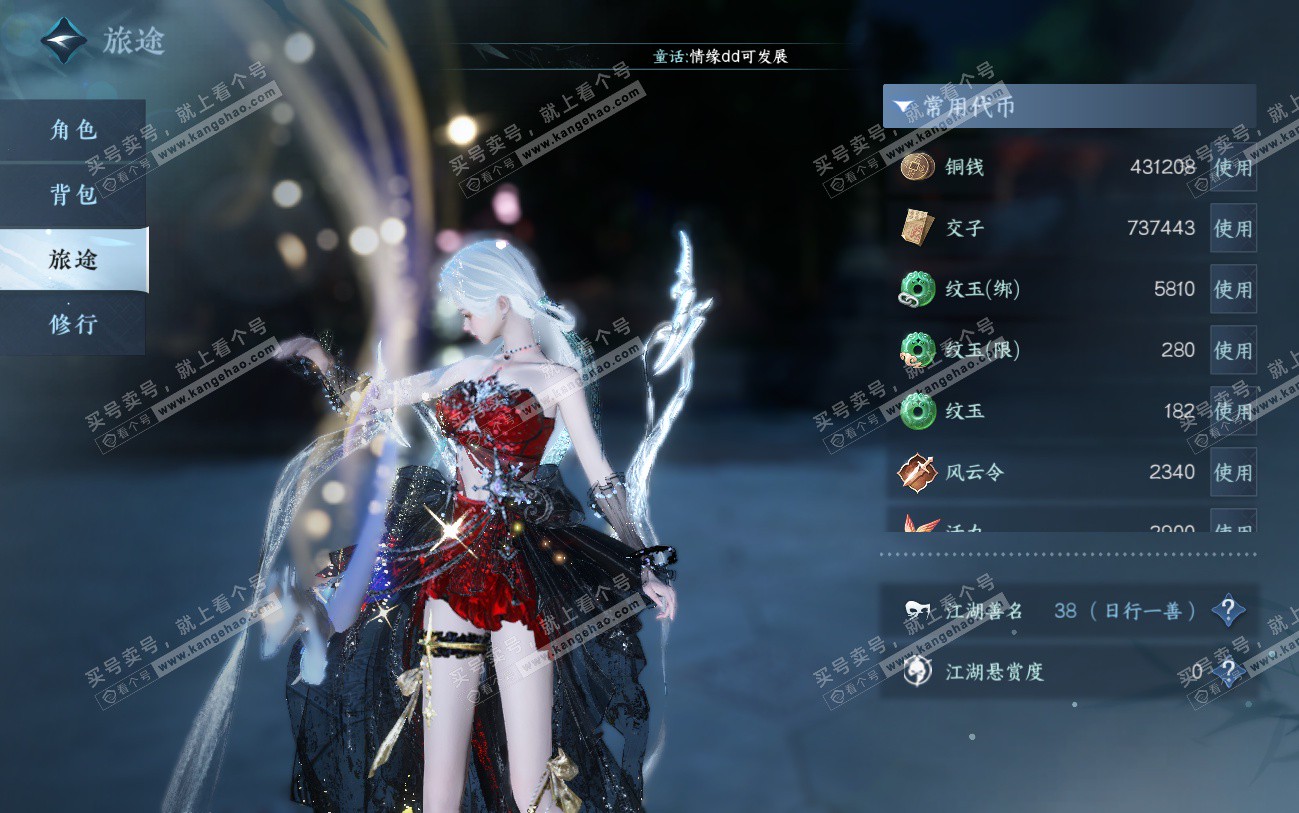Show help for 江湖善名
Viewport: 1299px width, 813px height.
[1228, 610]
